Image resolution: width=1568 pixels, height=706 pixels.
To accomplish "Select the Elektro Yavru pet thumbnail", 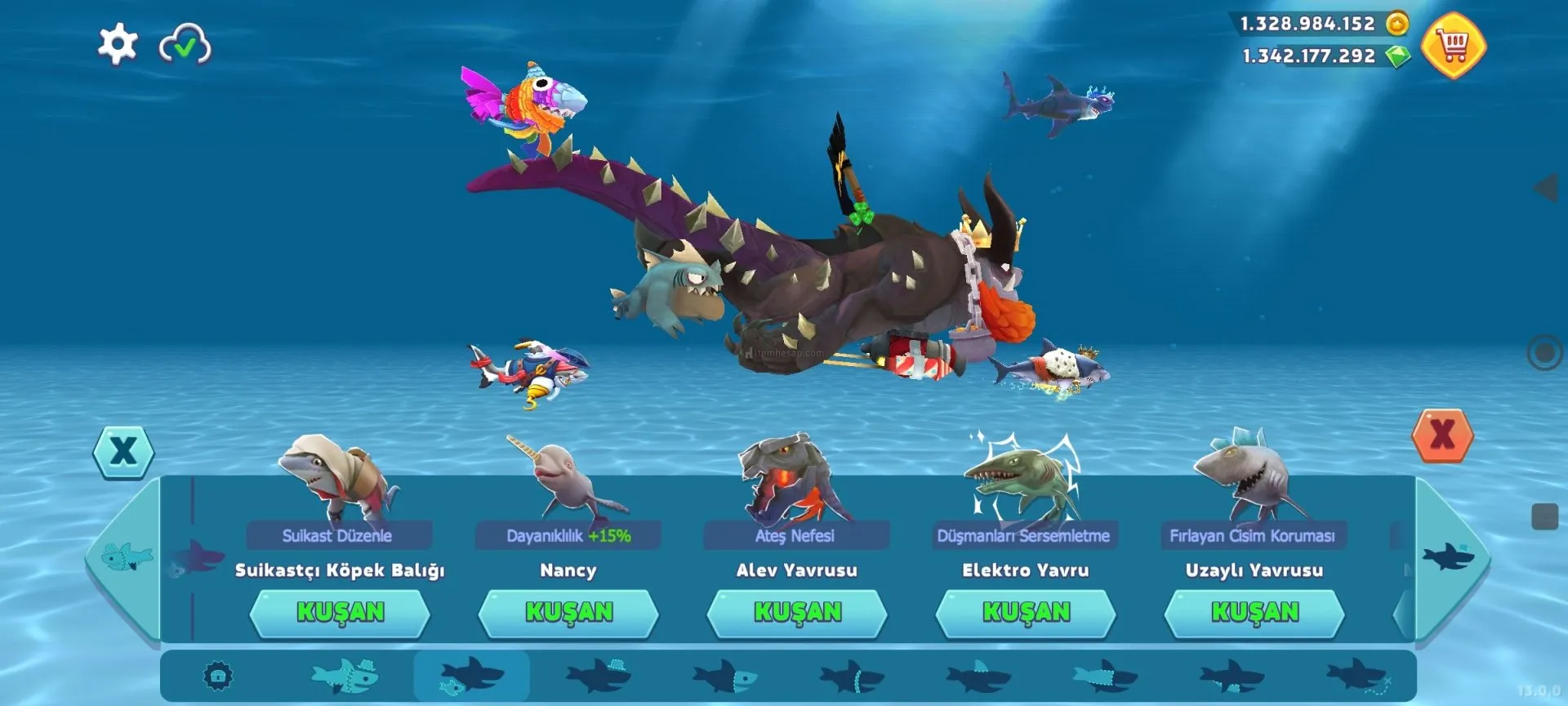I will (1022, 479).
